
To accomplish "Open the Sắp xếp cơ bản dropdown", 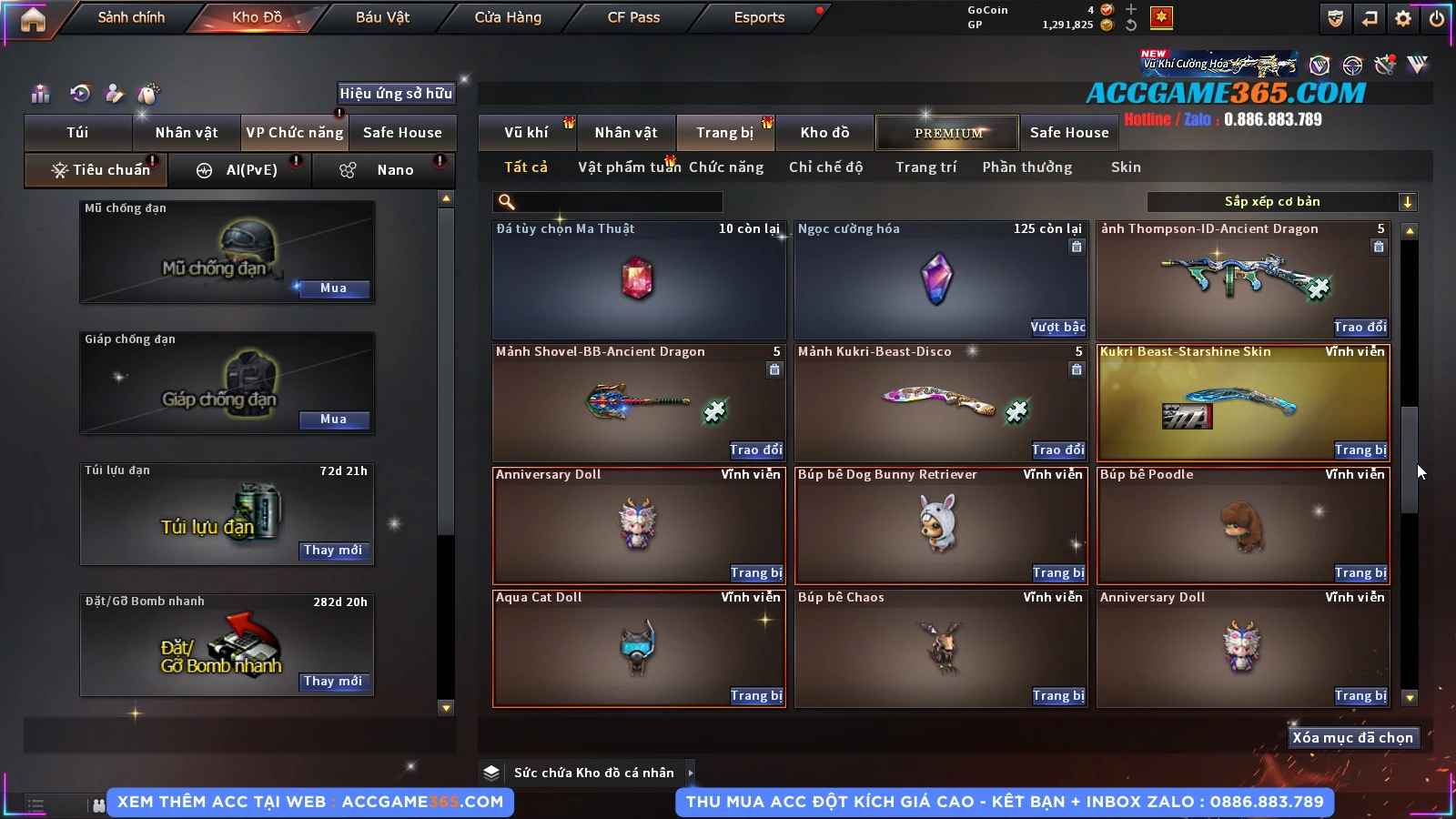I will (x=1281, y=202).
